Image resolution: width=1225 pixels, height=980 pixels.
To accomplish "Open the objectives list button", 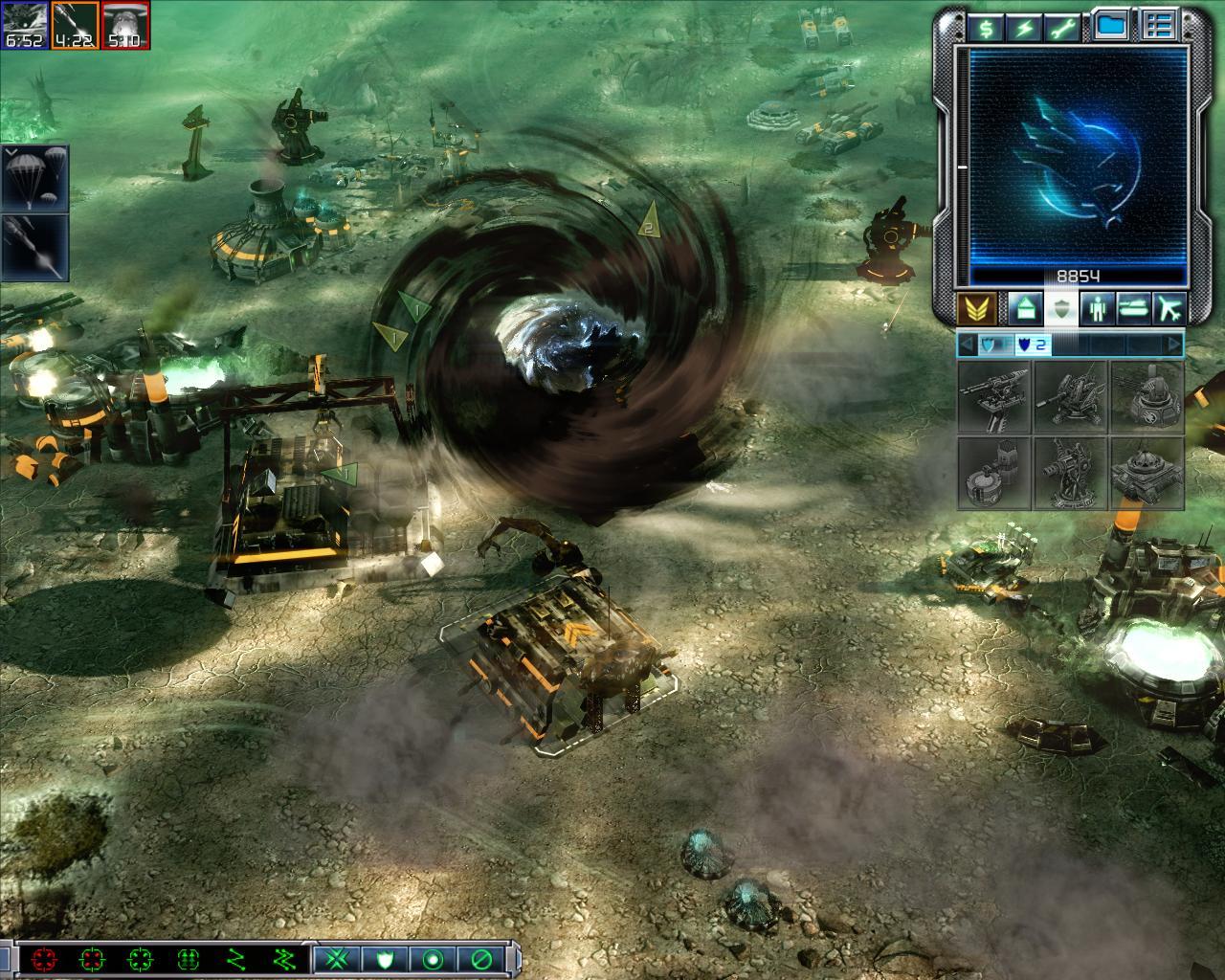I will coord(1159,27).
